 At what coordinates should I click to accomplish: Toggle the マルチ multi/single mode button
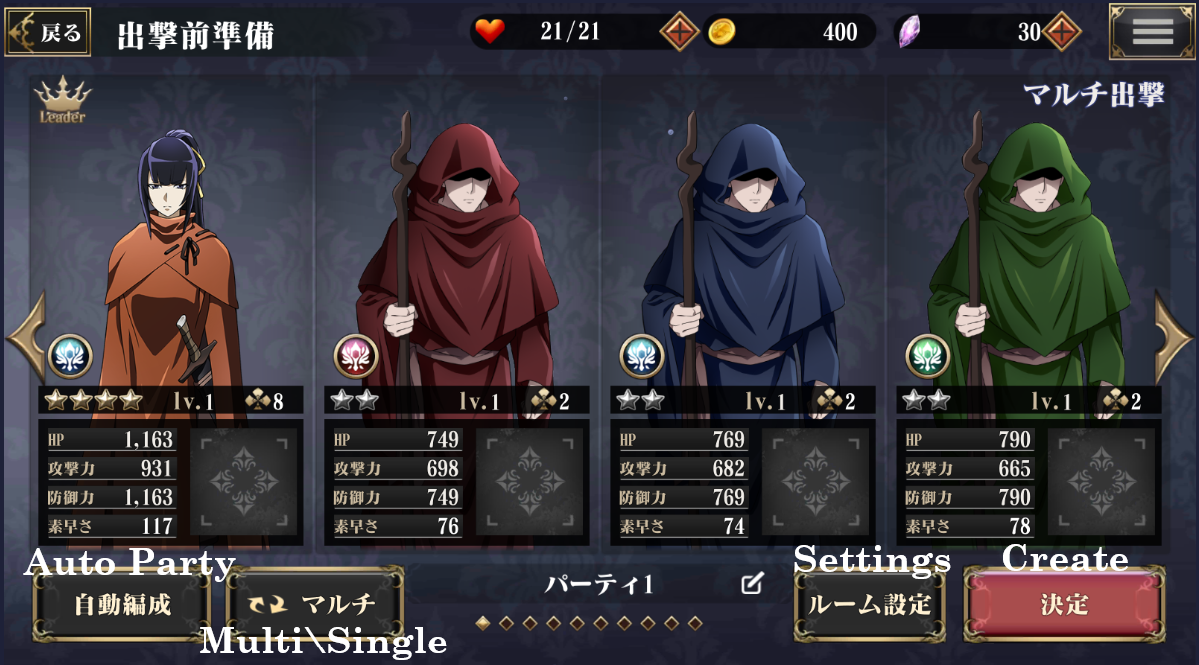[315, 605]
